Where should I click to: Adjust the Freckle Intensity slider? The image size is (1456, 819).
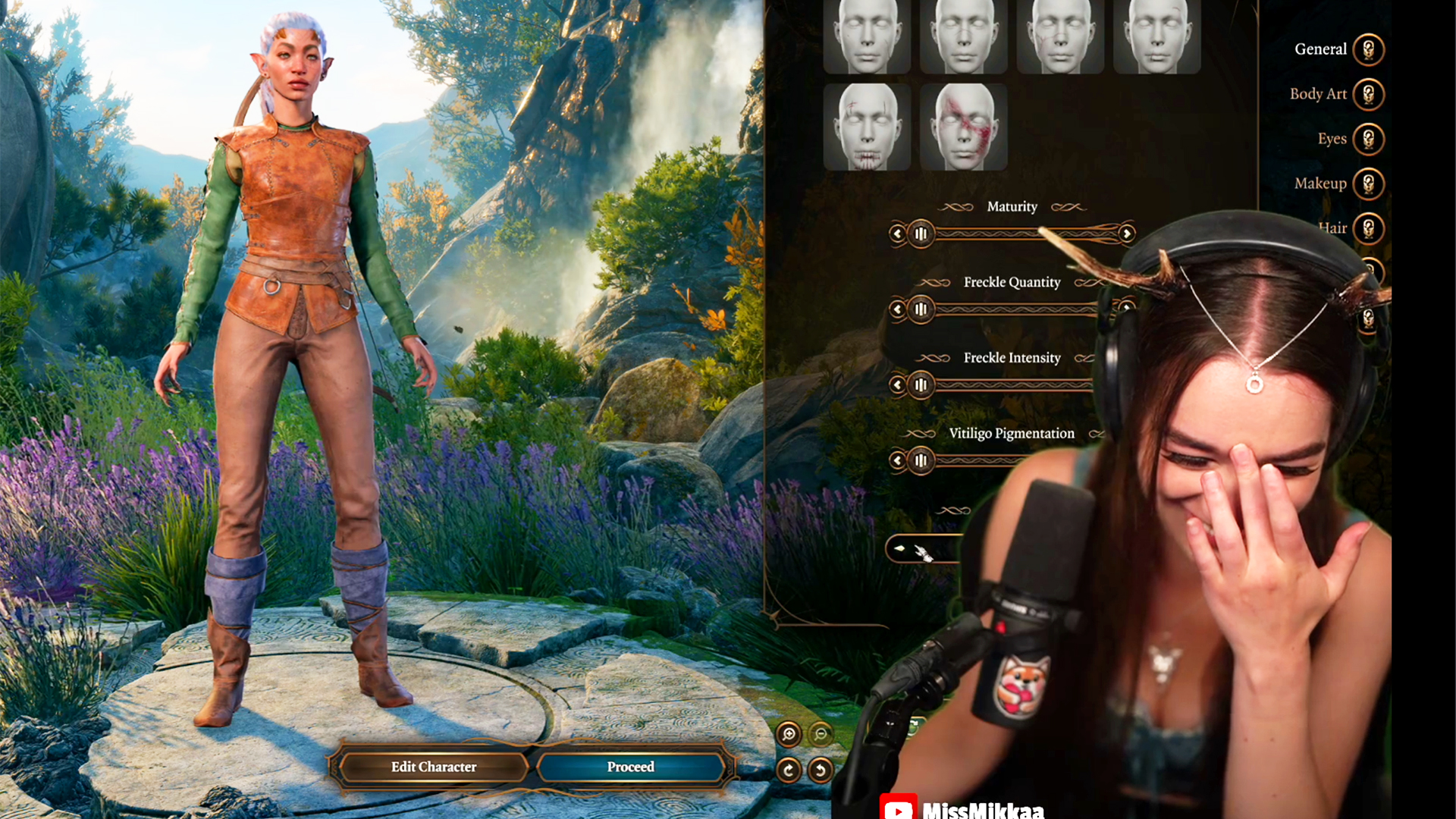[921, 385]
